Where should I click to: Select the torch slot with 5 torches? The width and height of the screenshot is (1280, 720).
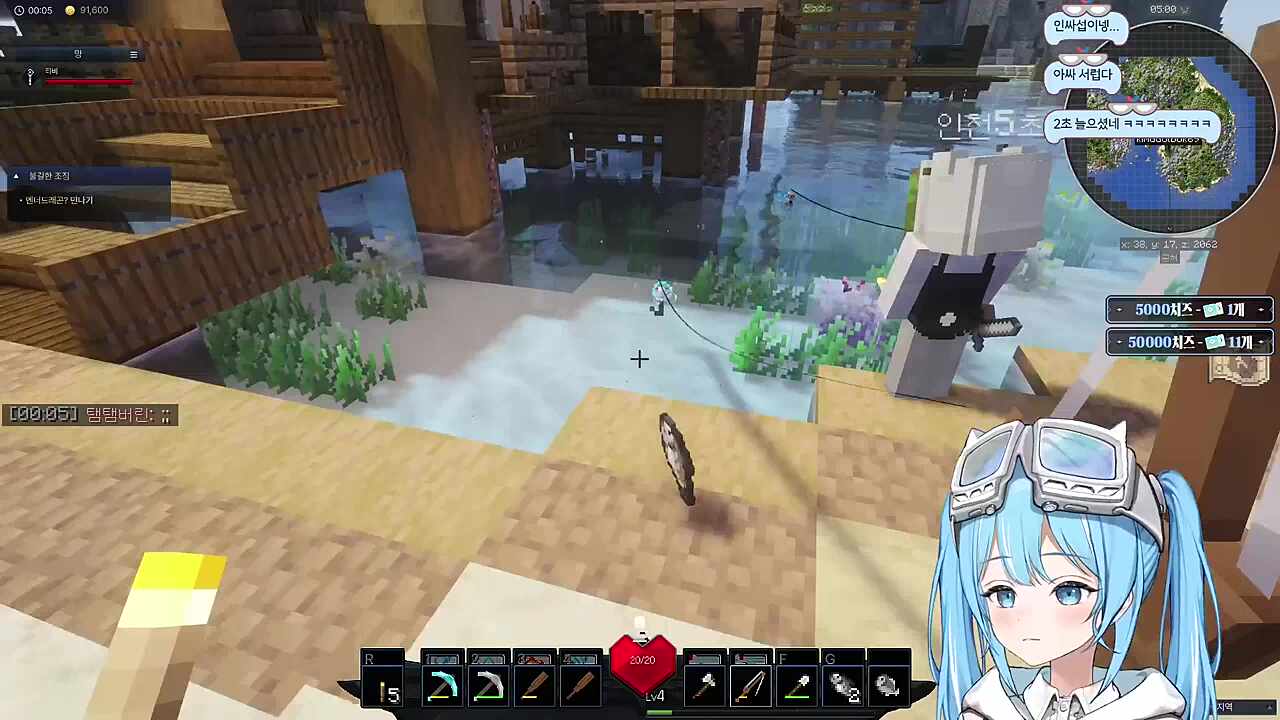pos(385,687)
